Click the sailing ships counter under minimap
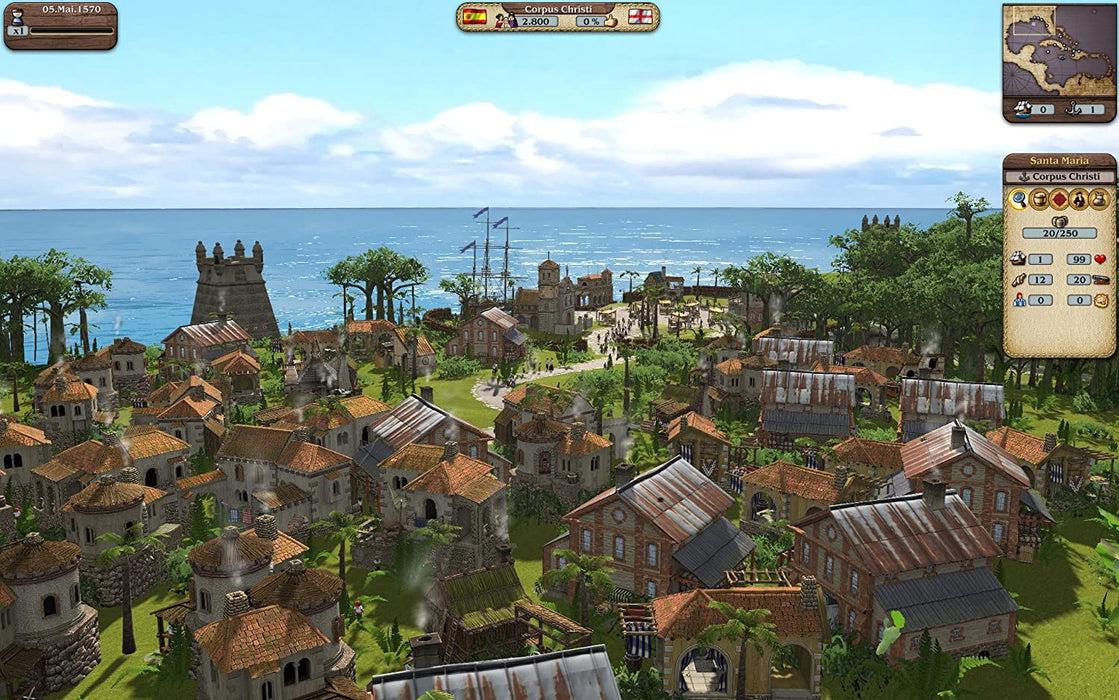This screenshot has height=700, width=1119. (1033, 110)
